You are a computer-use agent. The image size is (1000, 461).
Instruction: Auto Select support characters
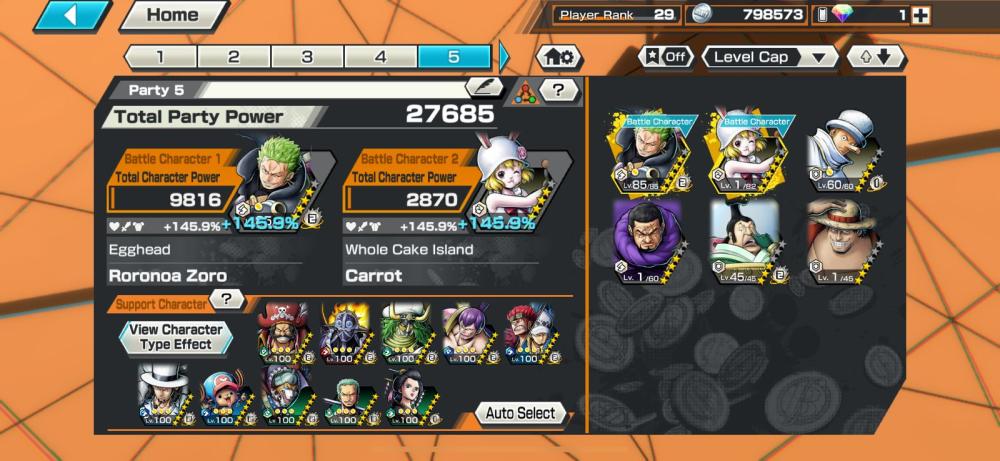click(x=520, y=413)
